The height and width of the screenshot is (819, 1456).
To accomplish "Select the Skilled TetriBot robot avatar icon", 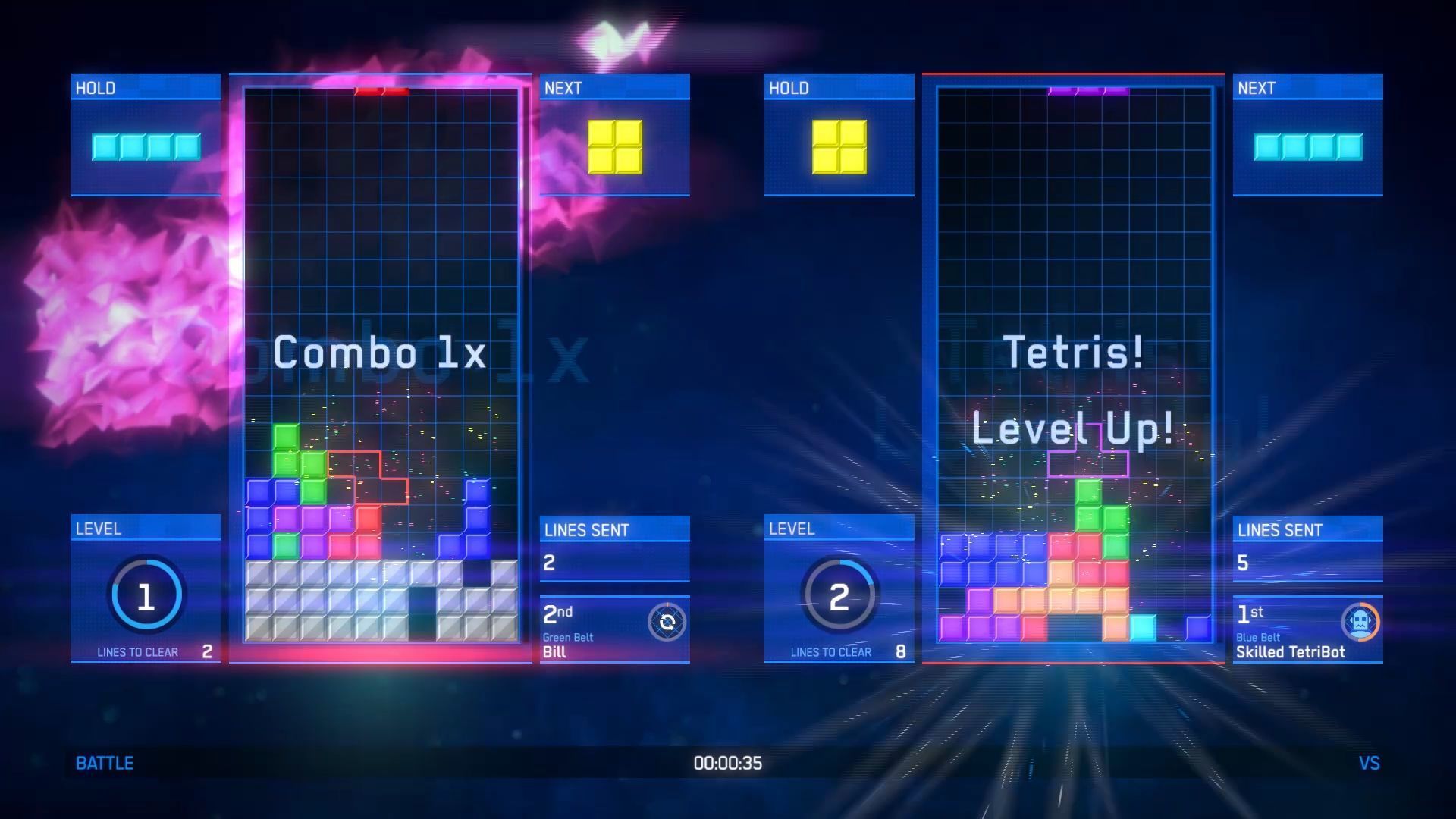I will coord(1360,623).
